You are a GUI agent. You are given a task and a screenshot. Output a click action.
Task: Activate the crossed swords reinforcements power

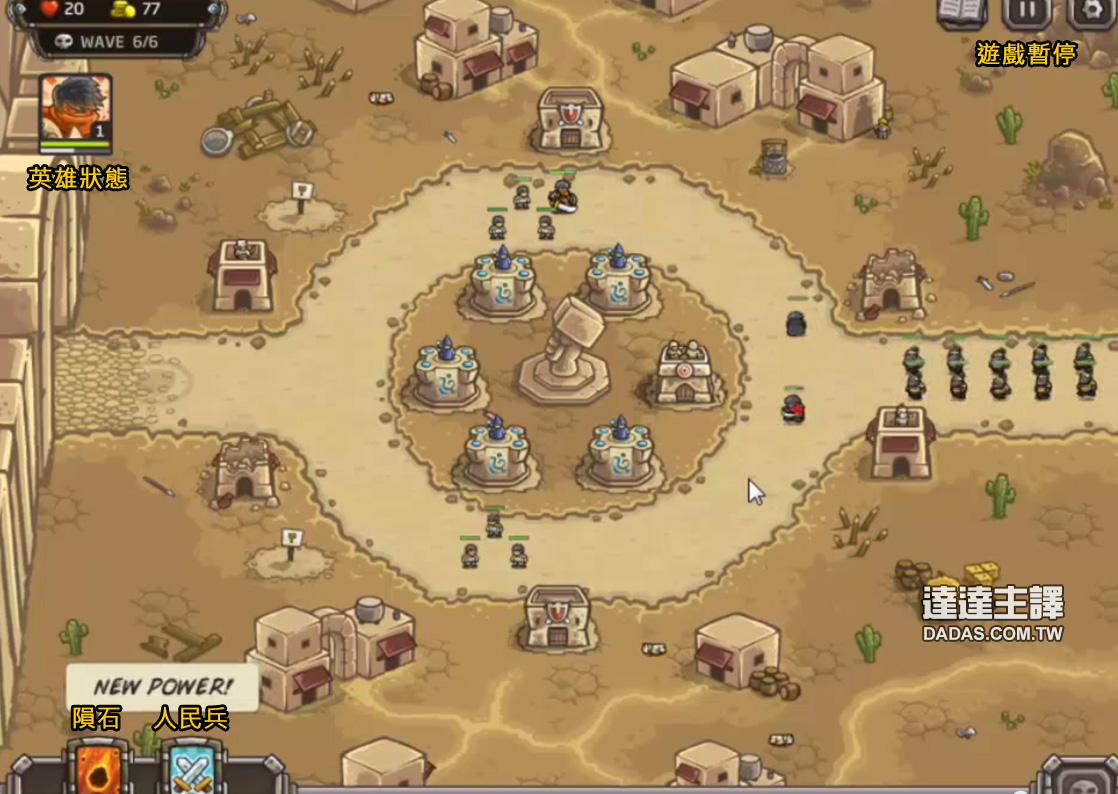tap(189, 770)
